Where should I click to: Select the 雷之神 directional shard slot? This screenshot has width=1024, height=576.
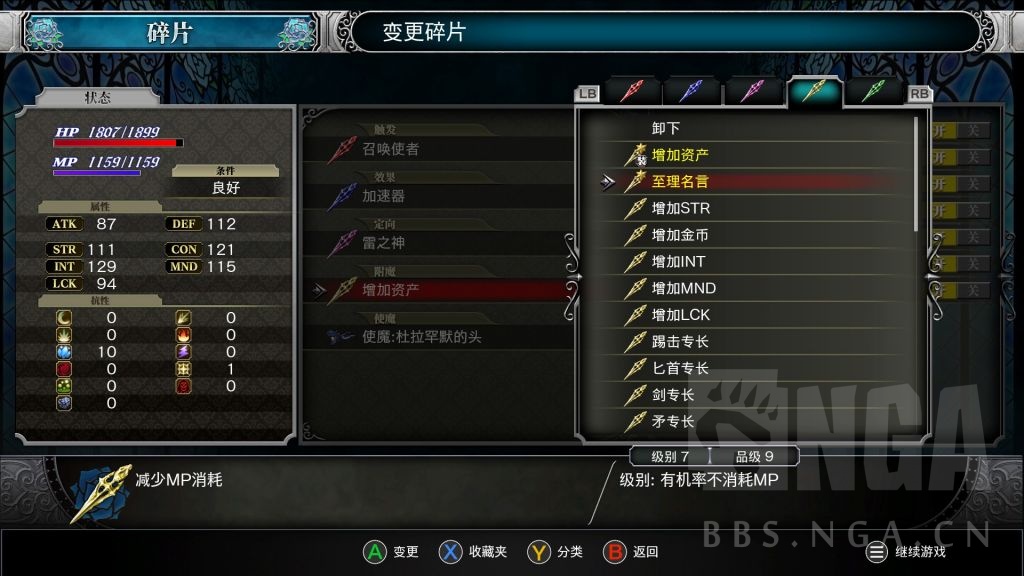383,243
